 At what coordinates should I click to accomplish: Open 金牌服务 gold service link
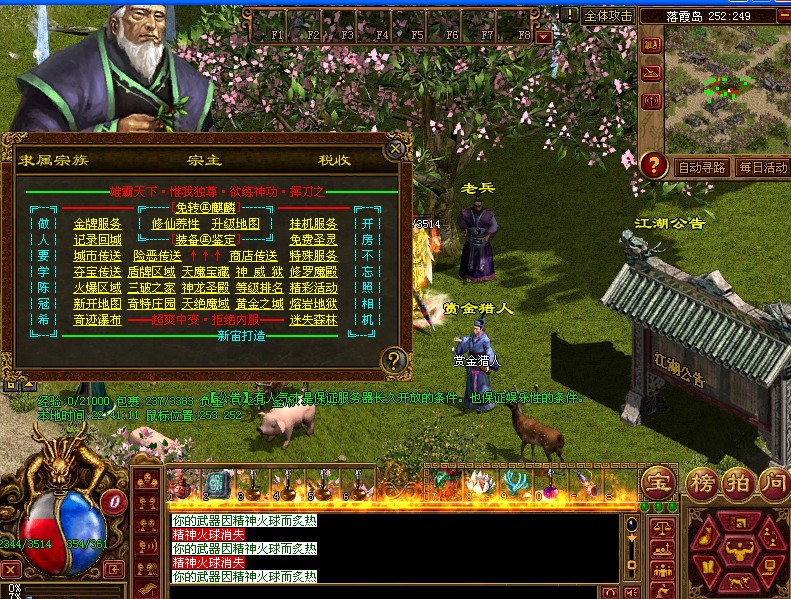[97, 224]
